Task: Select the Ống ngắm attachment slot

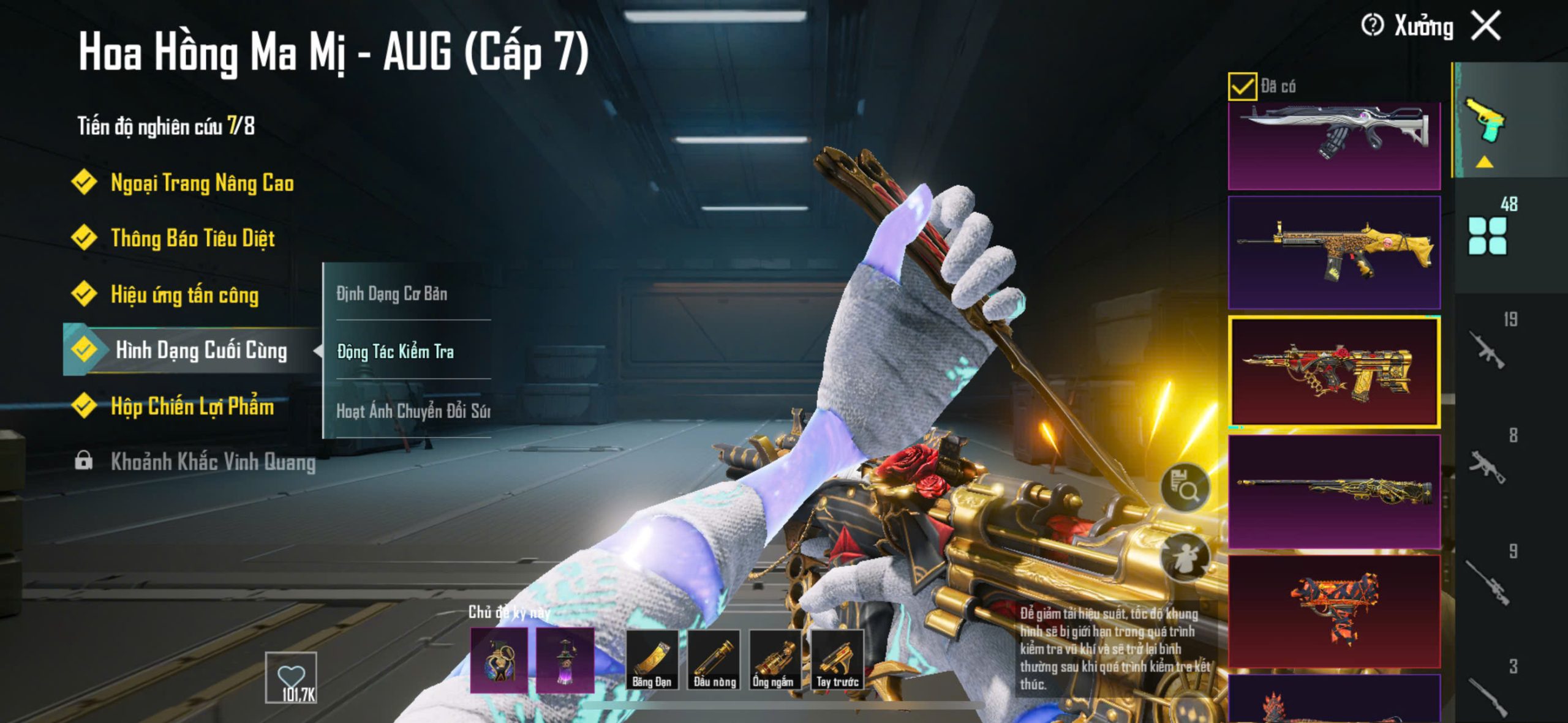Action: click(x=774, y=660)
